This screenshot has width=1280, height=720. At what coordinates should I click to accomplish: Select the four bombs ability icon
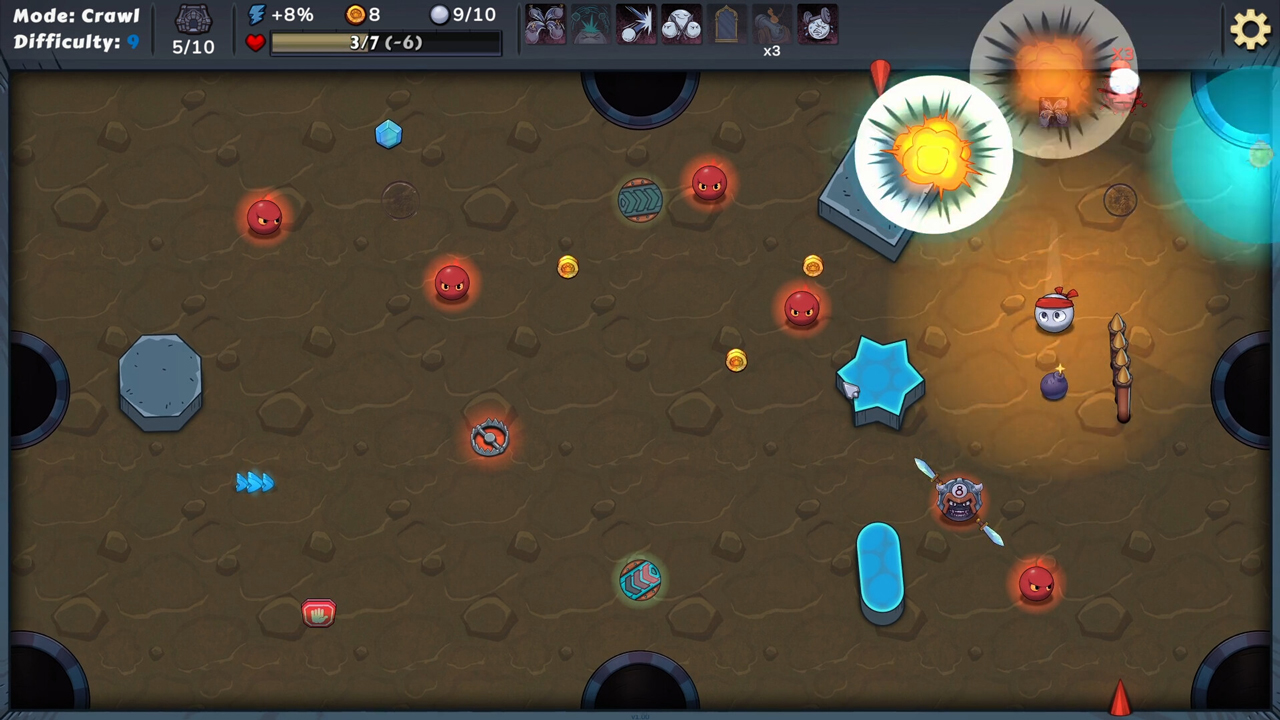tap(545, 25)
